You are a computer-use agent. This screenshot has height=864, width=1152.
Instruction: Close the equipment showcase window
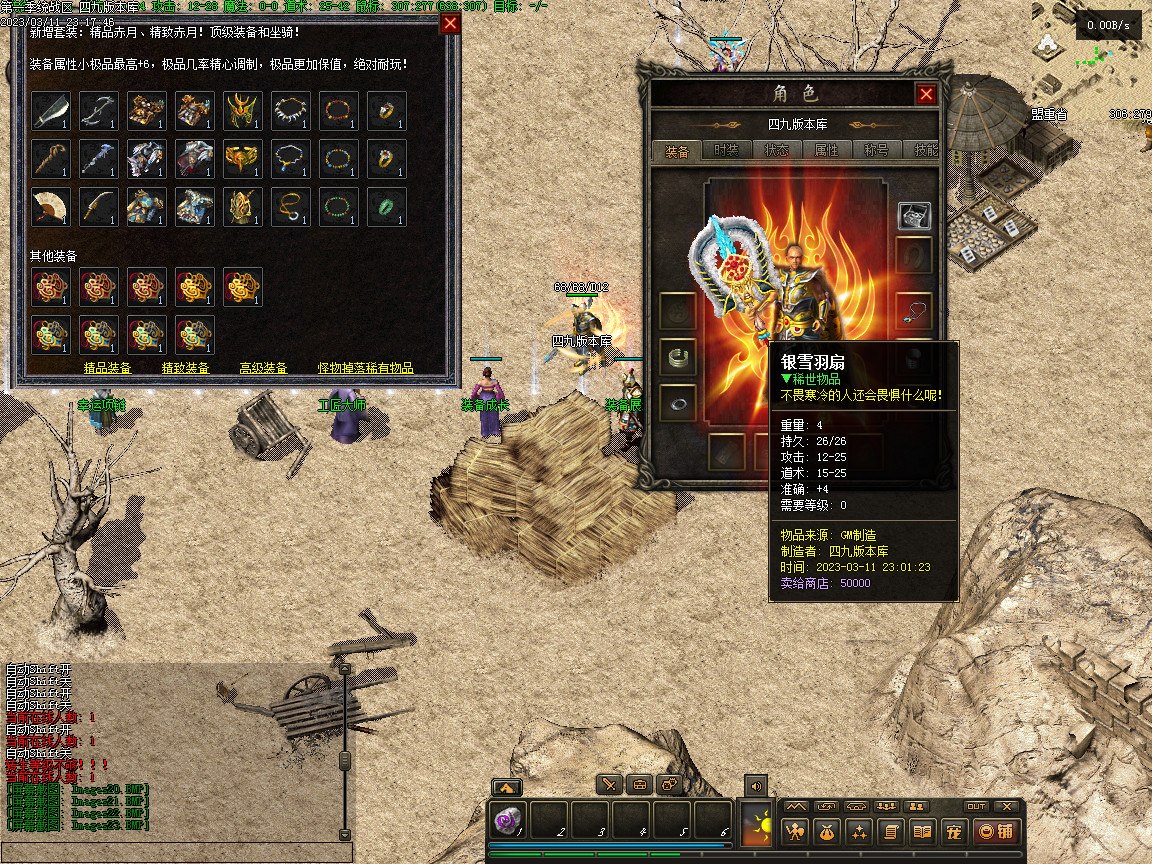[451, 24]
